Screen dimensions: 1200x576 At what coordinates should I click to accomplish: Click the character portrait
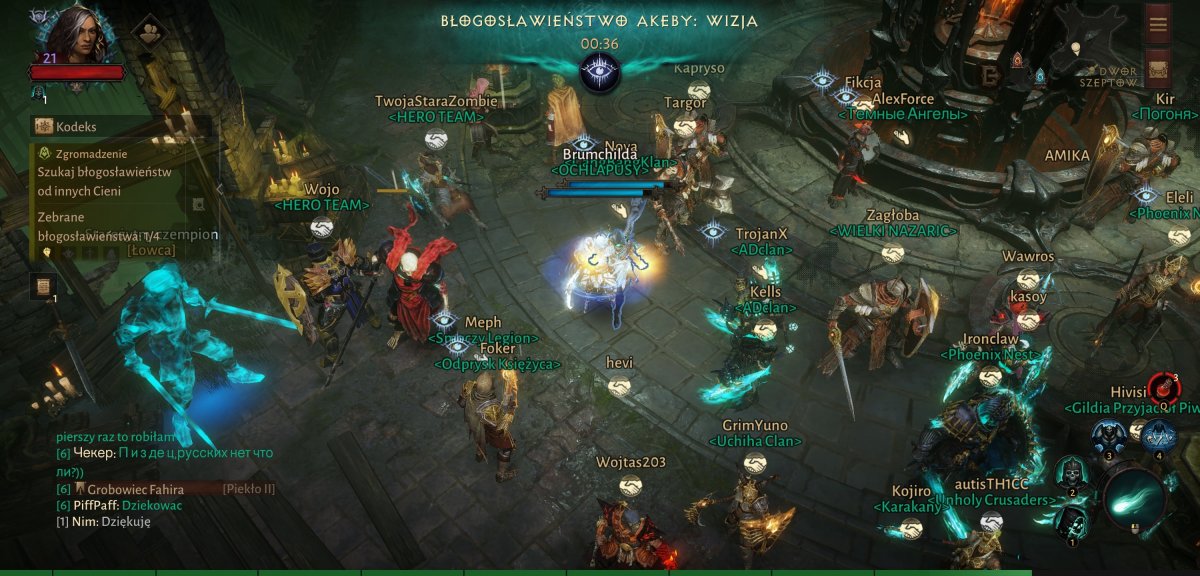point(78,34)
